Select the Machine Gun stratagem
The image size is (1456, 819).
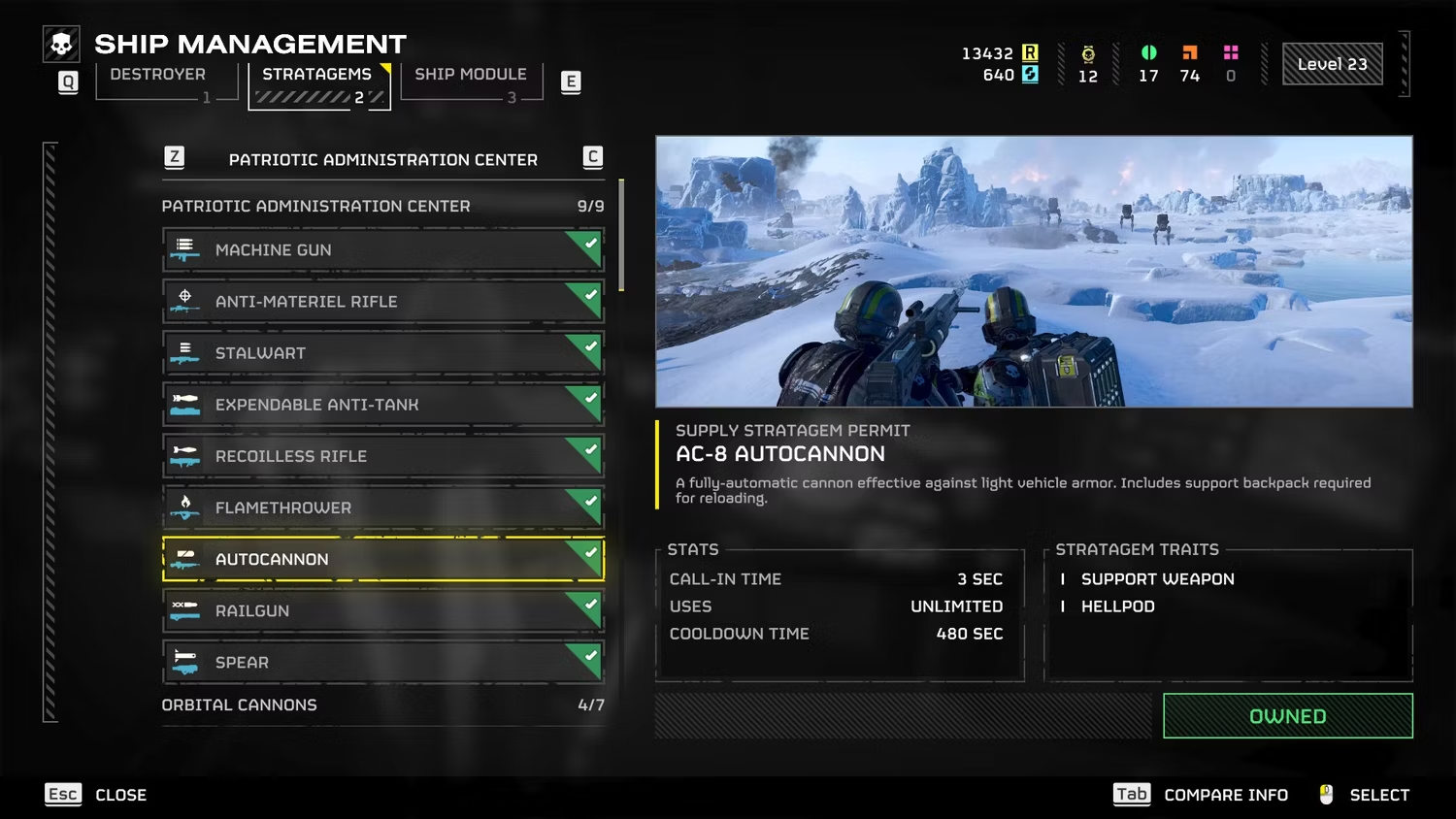[x=383, y=250]
